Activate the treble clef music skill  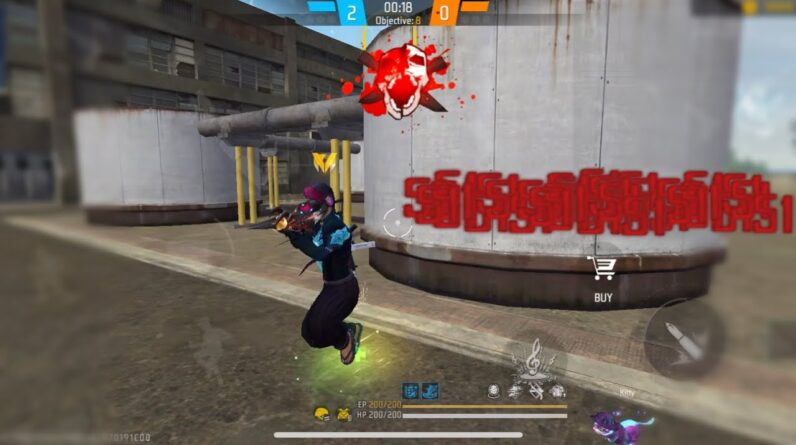pyautogui.click(x=535, y=358)
